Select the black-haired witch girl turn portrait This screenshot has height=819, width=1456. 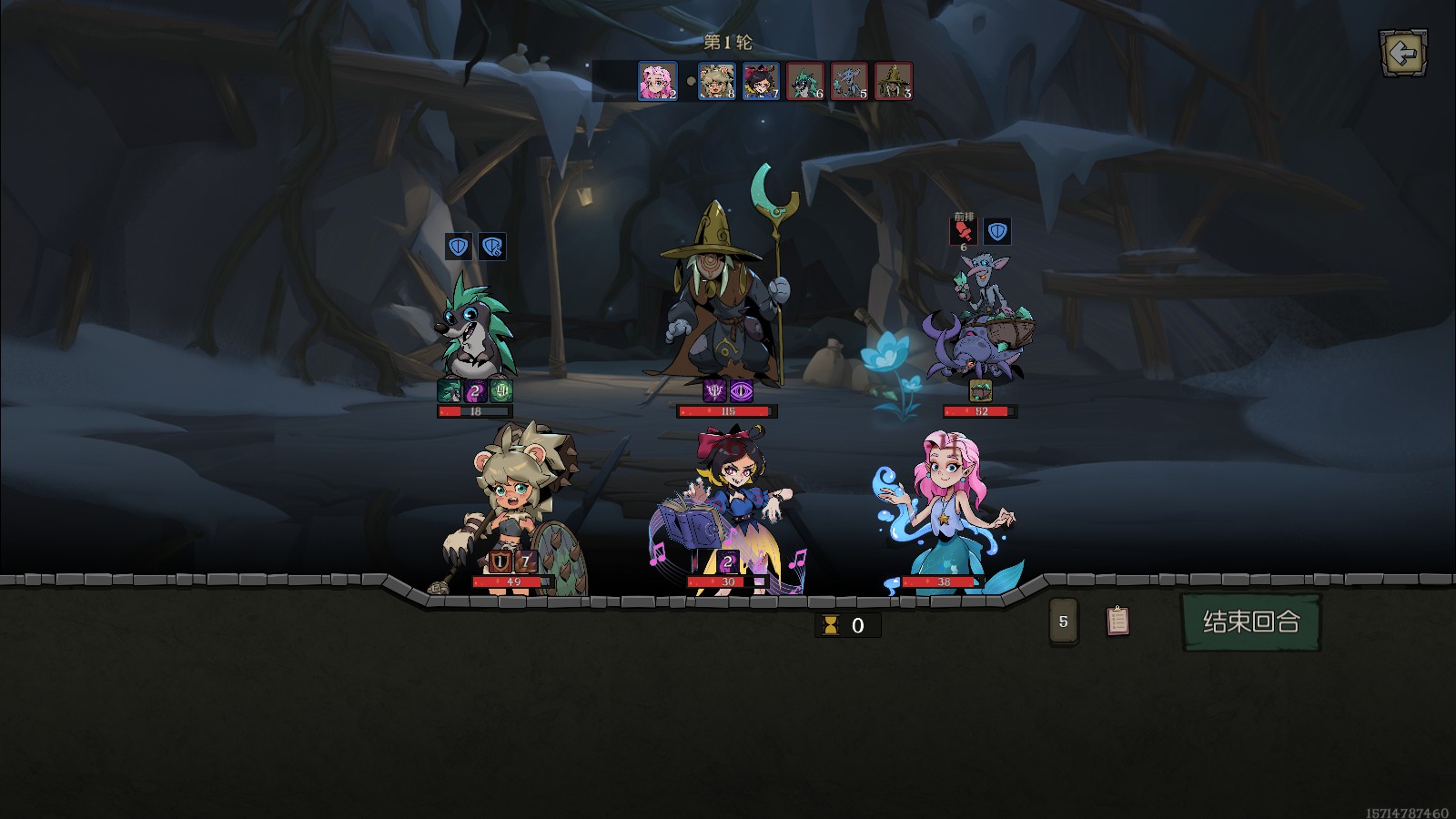(x=761, y=81)
